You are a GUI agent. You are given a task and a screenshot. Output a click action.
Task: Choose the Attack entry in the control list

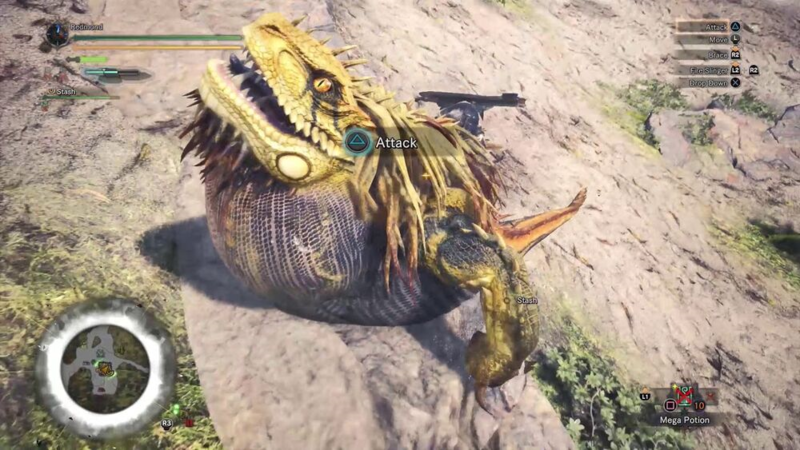[x=718, y=26]
